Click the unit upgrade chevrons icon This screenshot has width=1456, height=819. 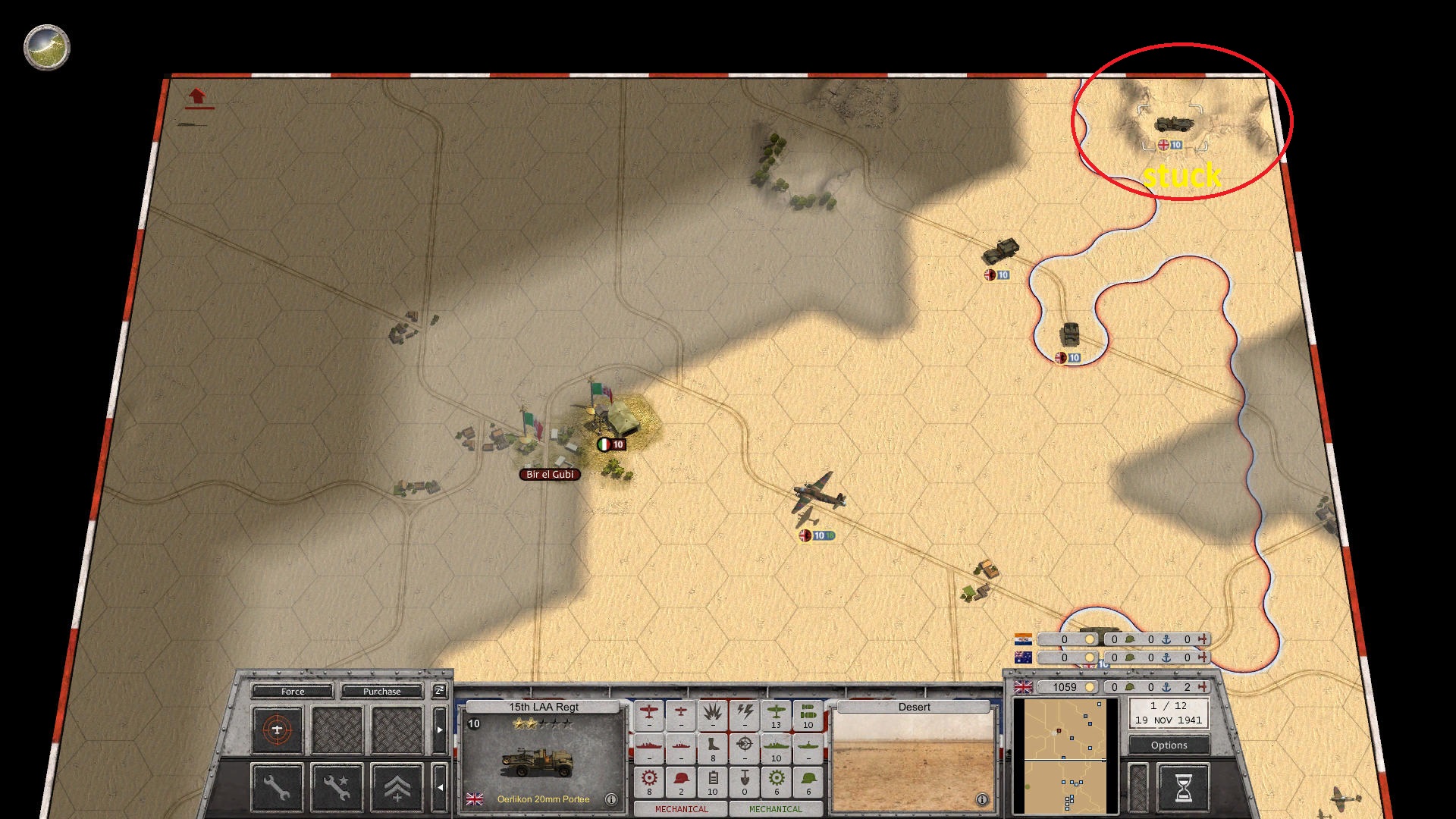pyautogui.click(x=397, y=789)
